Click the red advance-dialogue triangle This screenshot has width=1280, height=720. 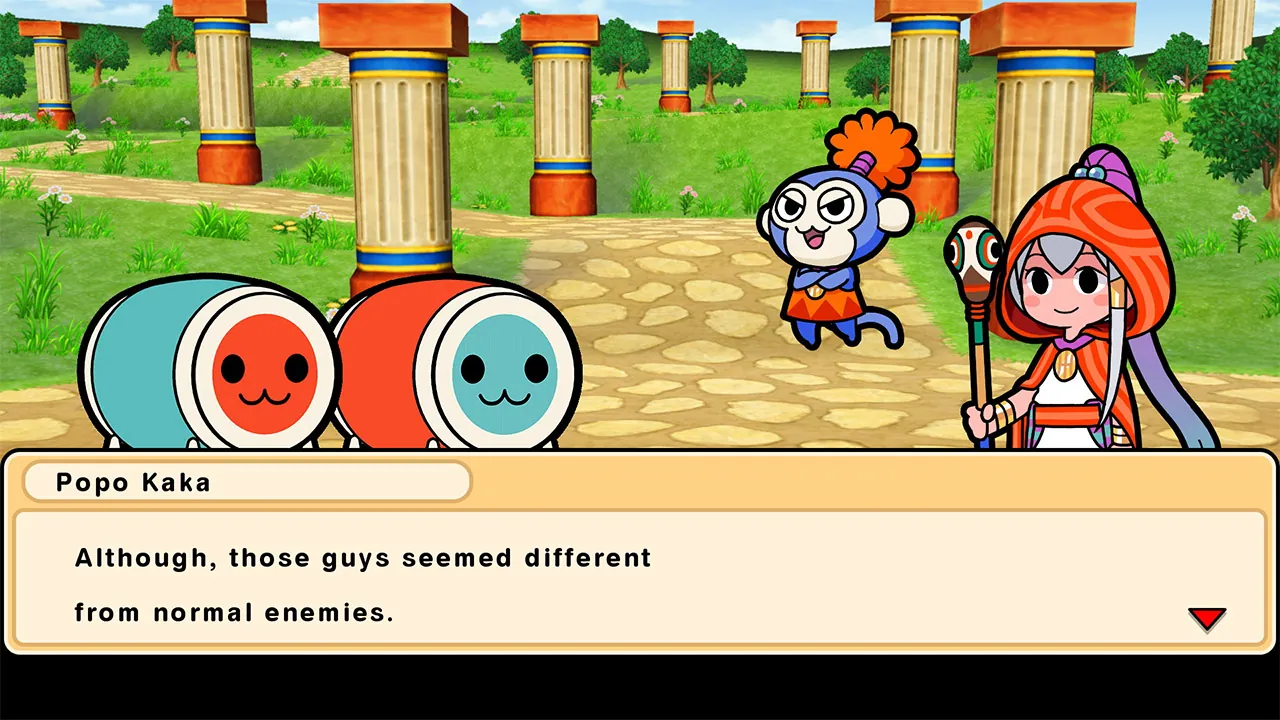click(1208, 618)
